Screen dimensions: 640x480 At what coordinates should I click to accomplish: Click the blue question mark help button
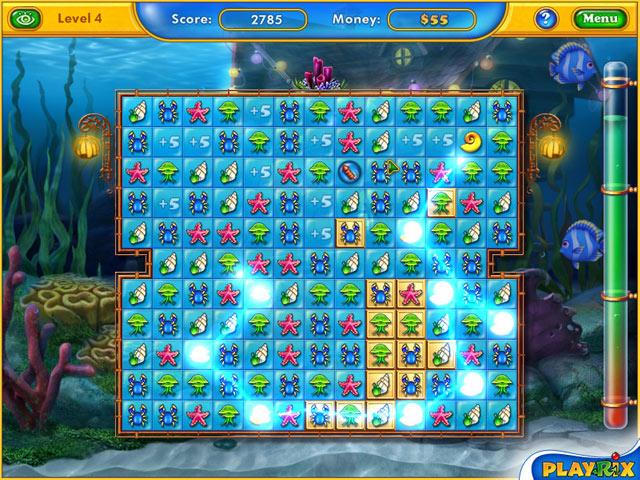tap(546, 18)
